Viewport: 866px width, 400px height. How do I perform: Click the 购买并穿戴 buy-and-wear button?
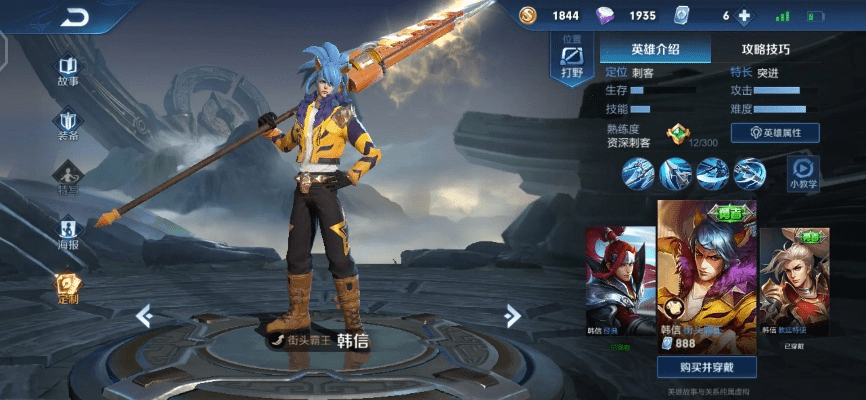click(706, 367)
